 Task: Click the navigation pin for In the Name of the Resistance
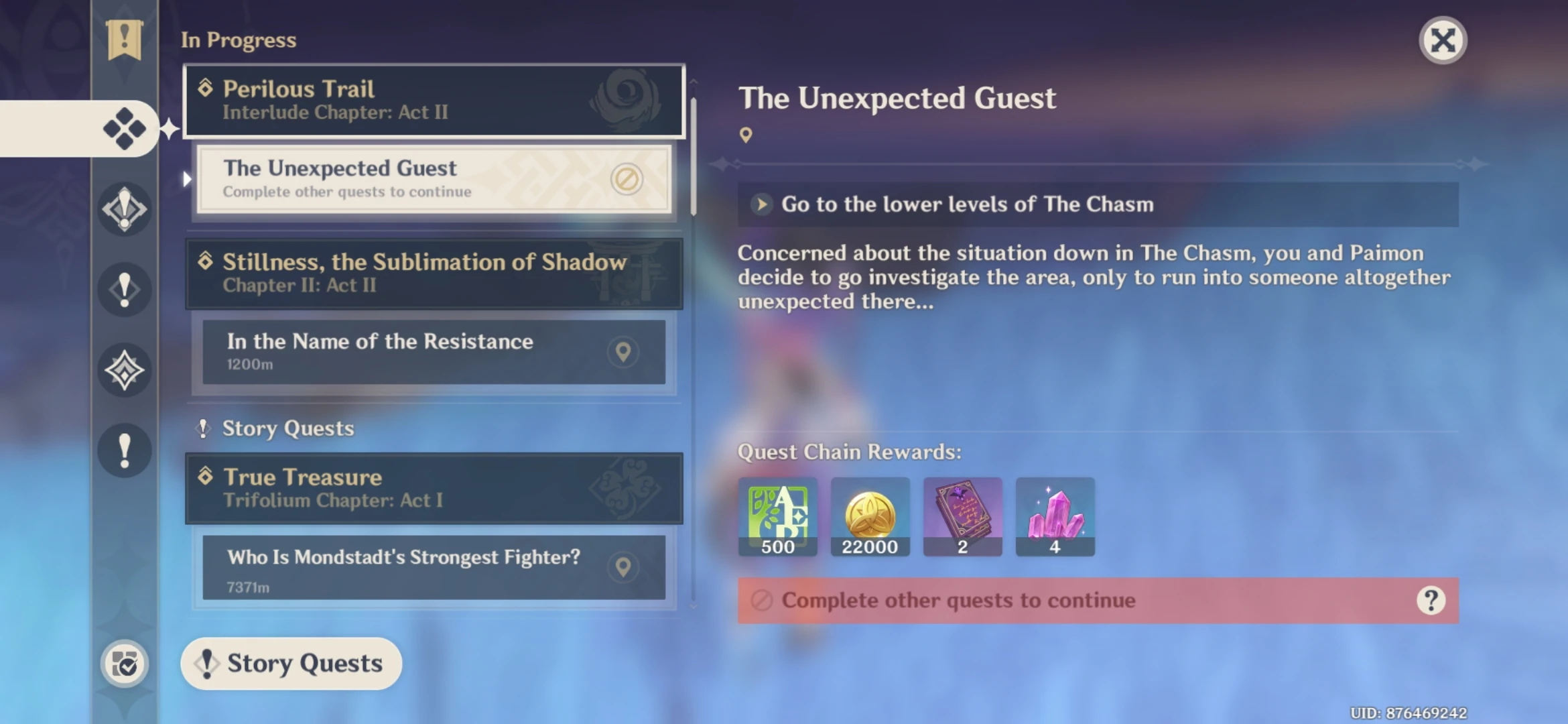coord(625,351)
